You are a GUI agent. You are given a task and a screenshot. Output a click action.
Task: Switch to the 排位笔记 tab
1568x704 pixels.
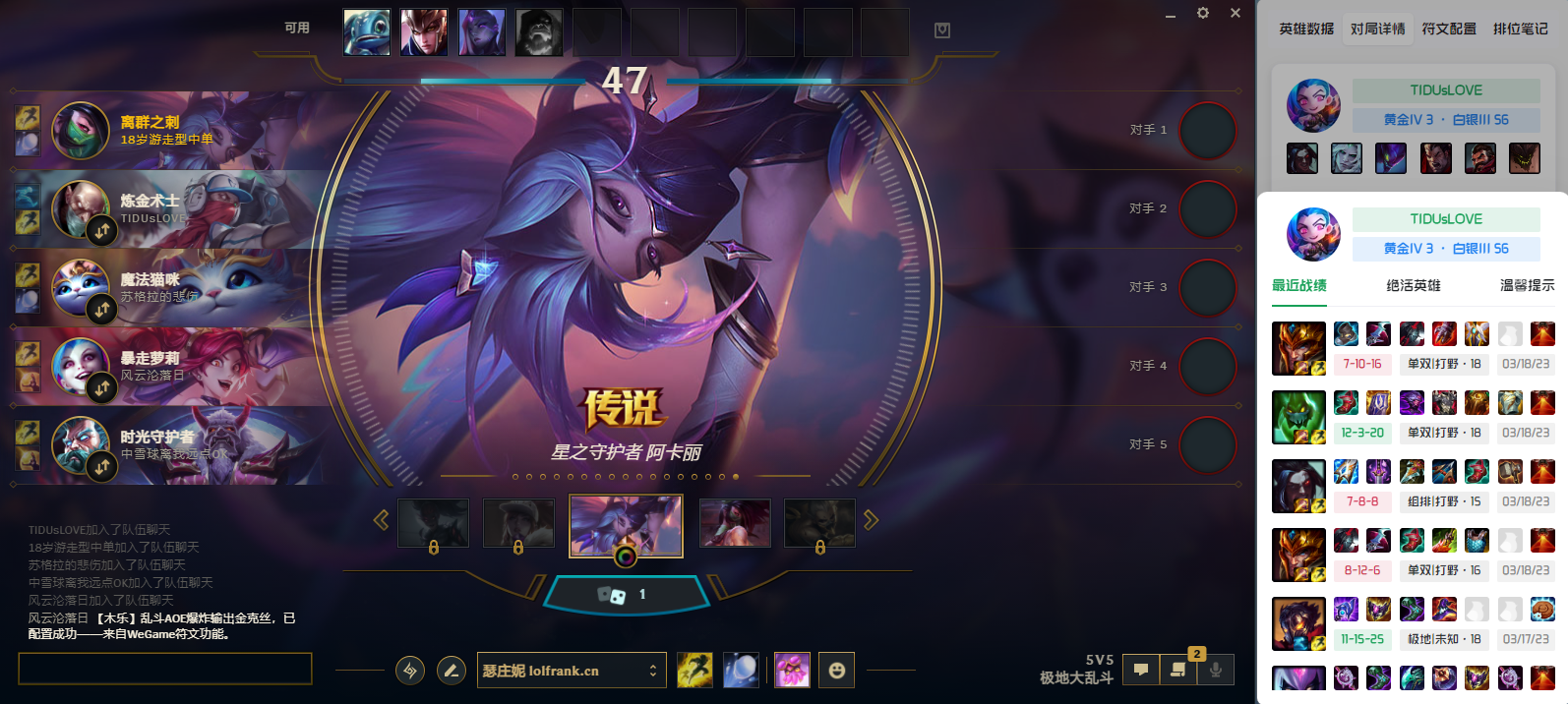point(1520,29)
